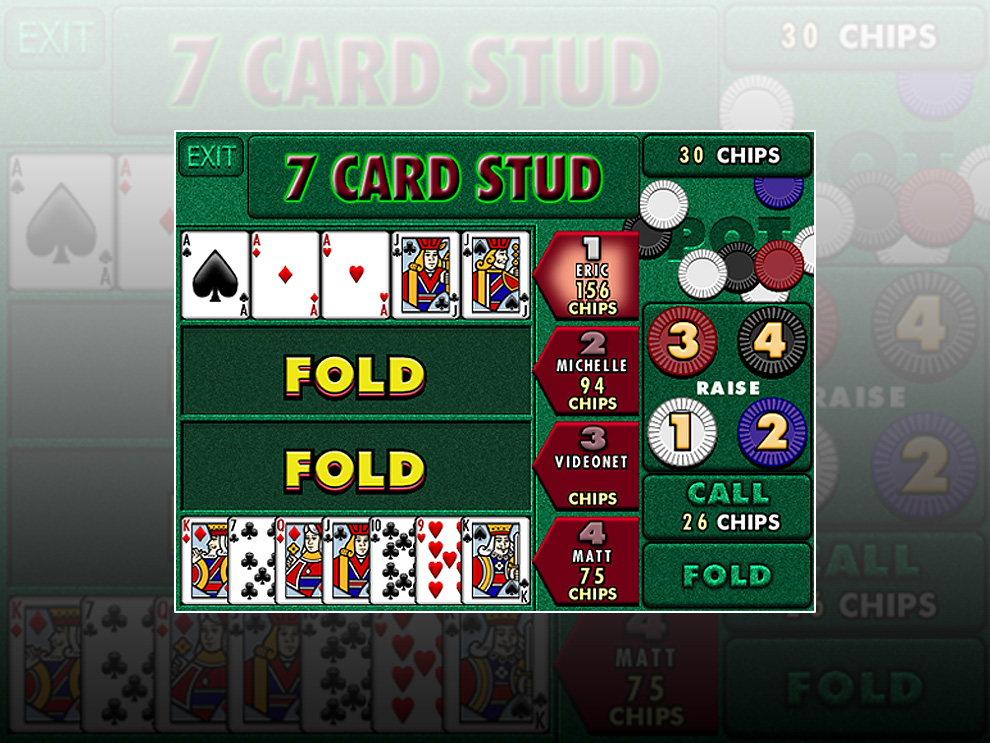990x743 pixels.
Task: Select player 2 Michelle's tab
Action: 592,371
